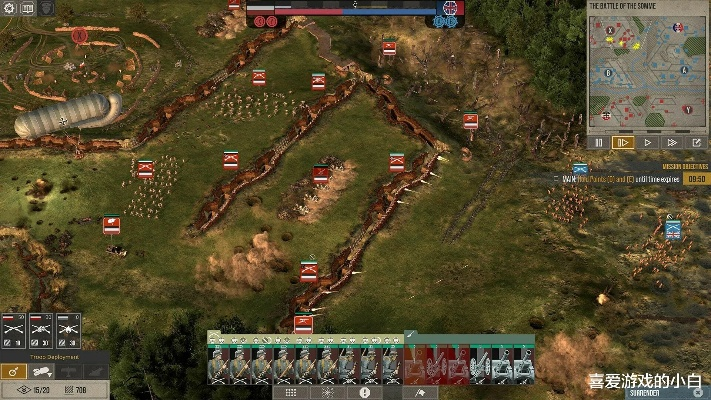Click the flag command button

(x=420, y=393)
